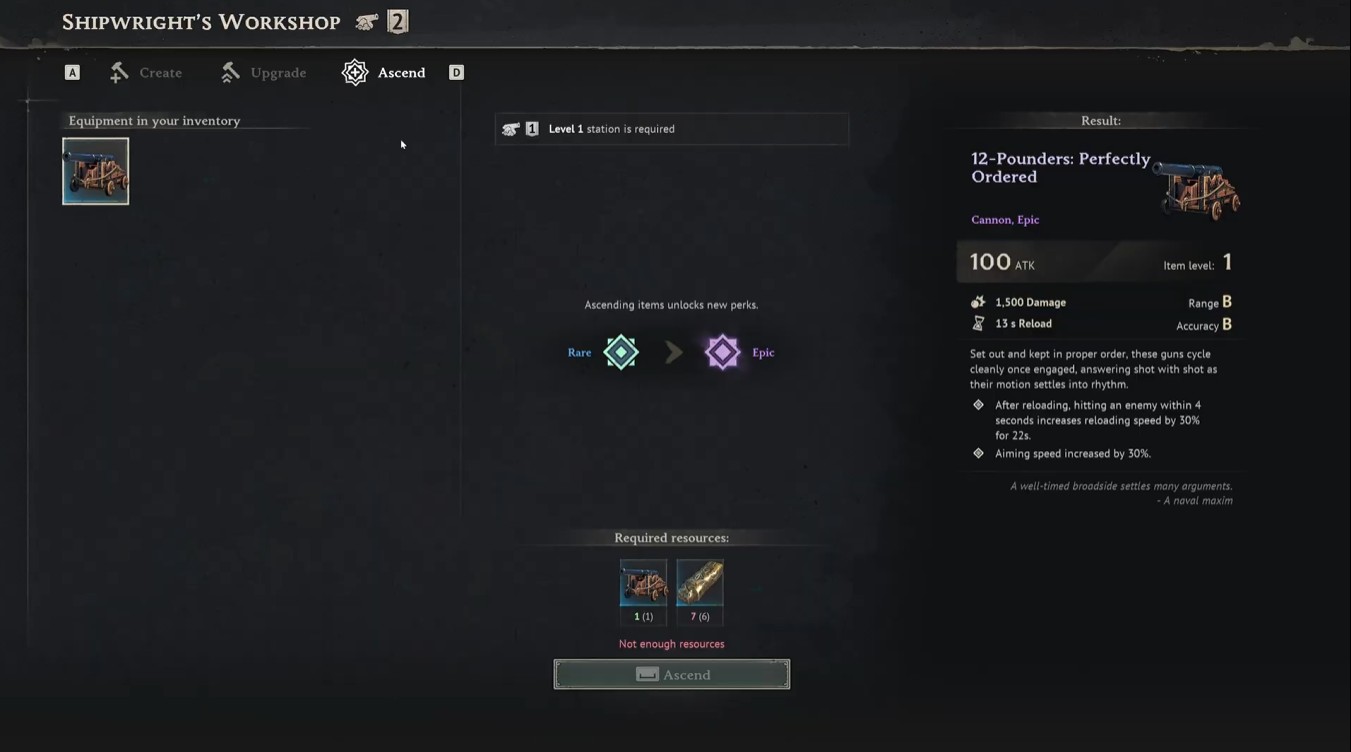Click the perk diamond beside the aiming speed perk

[977, 452]
